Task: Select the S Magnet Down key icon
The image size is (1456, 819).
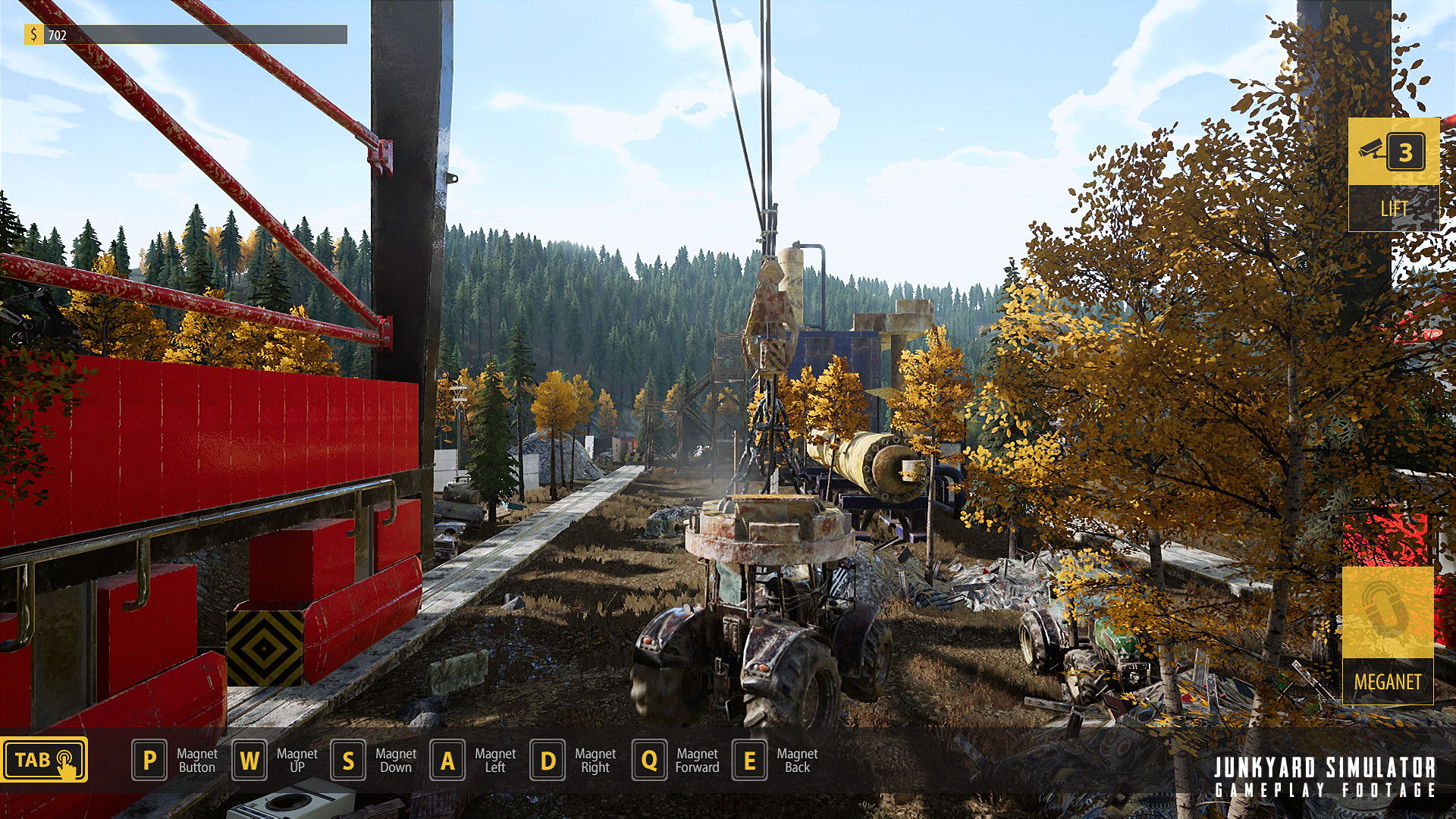Action: click(350, 761)
